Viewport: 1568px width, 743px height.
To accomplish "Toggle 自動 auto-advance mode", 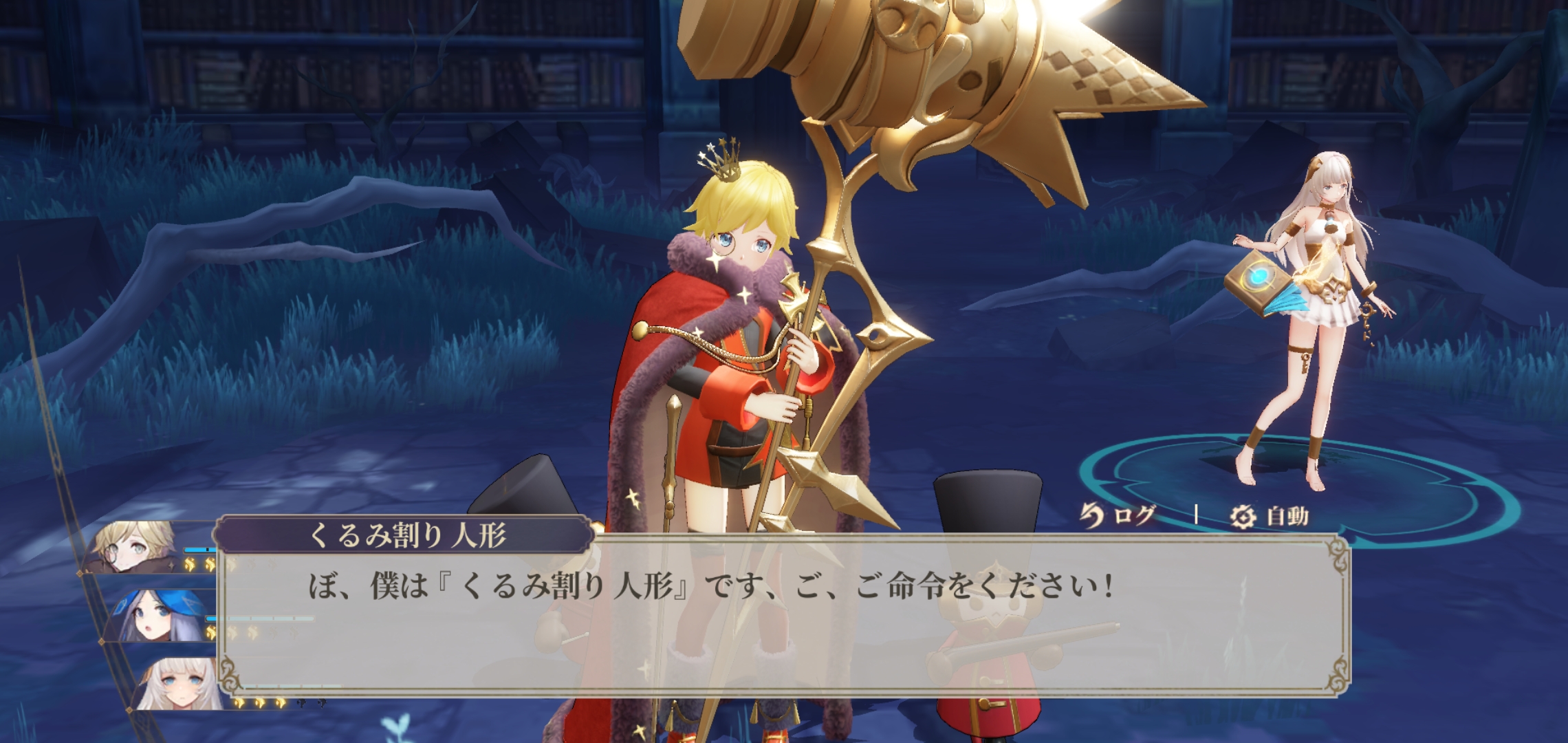I will click(x=1270, y=516).
